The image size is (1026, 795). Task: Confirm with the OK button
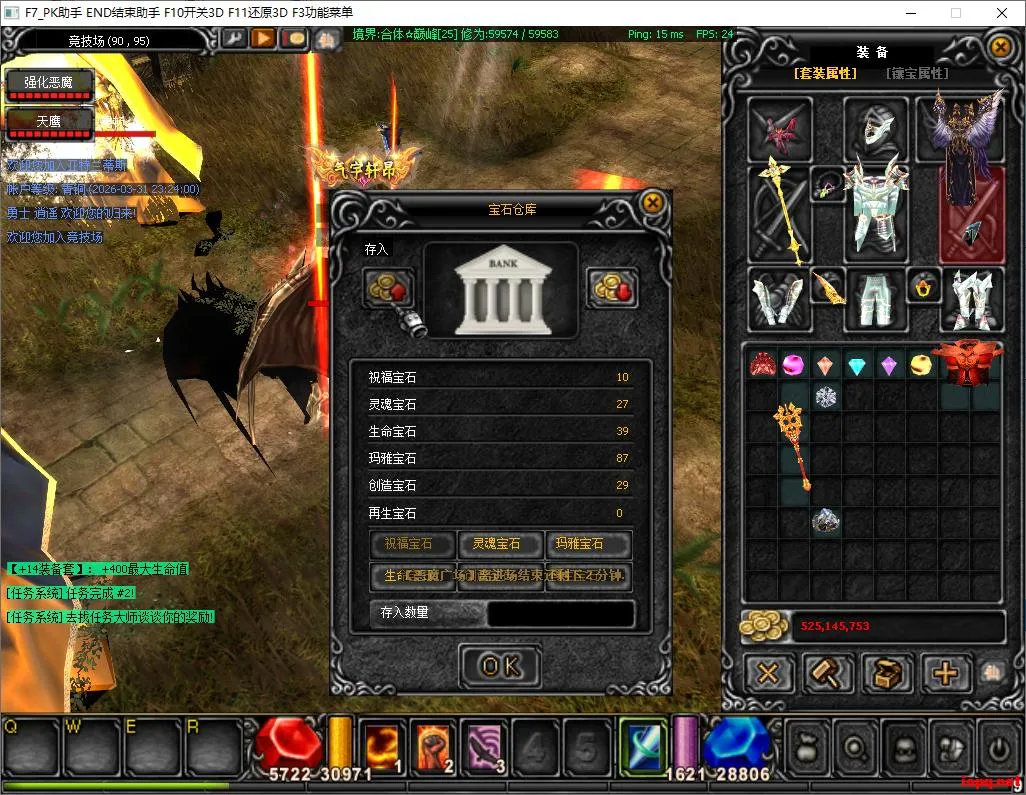pos(500,667)
